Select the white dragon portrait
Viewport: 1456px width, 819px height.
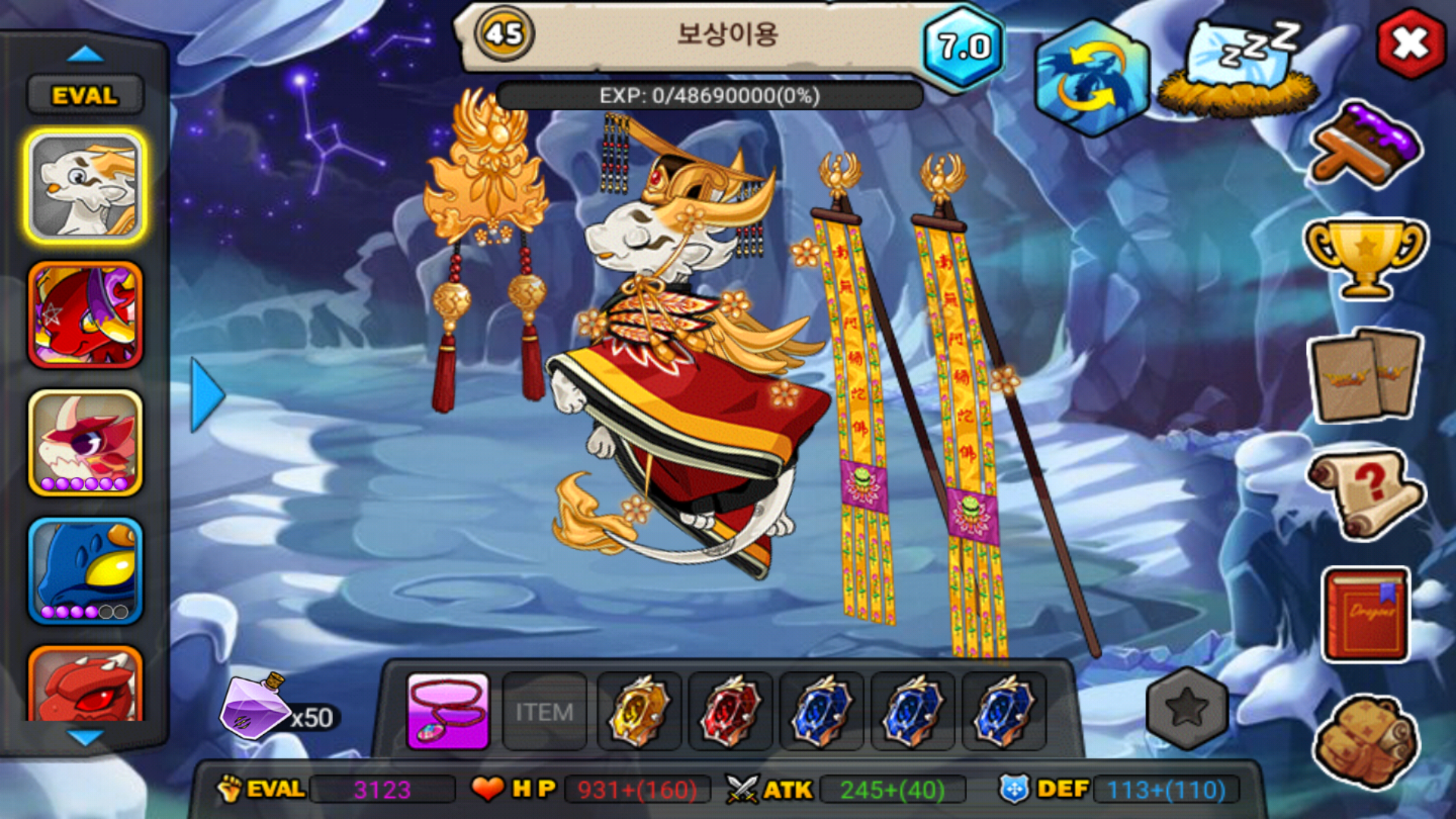86,187
